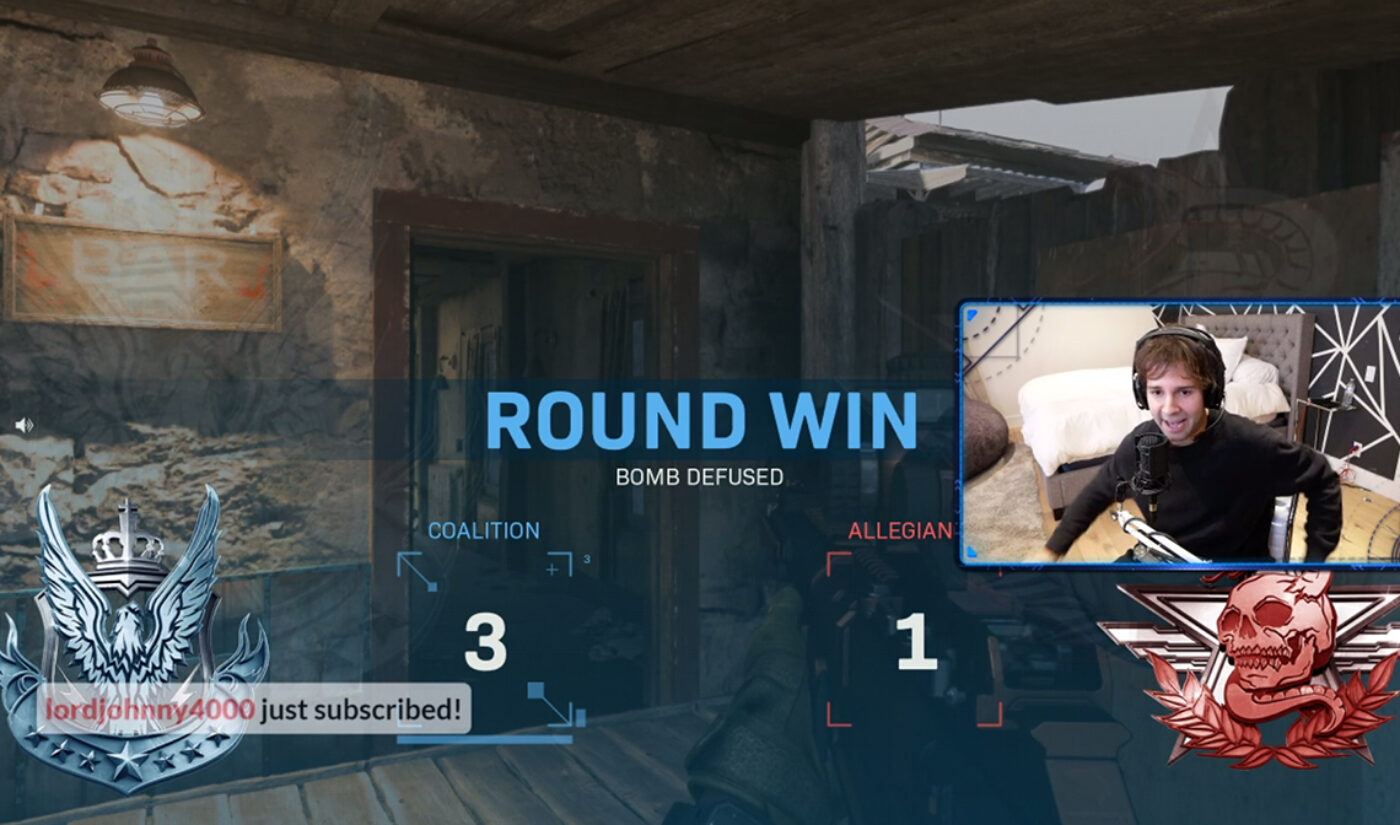
Task: Expand the ALLEGIANCE team details
Action: coord(893,529)
